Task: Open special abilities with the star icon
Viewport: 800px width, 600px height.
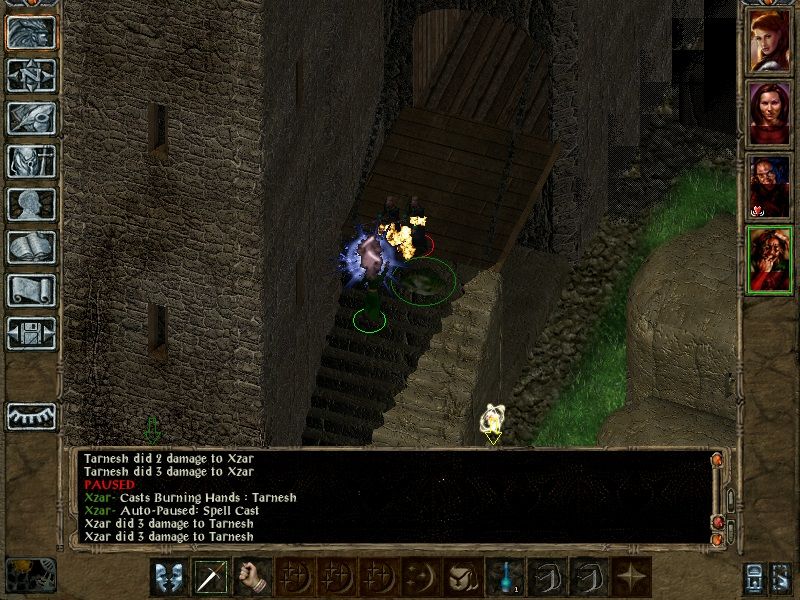Action: (x=630, y=577)
